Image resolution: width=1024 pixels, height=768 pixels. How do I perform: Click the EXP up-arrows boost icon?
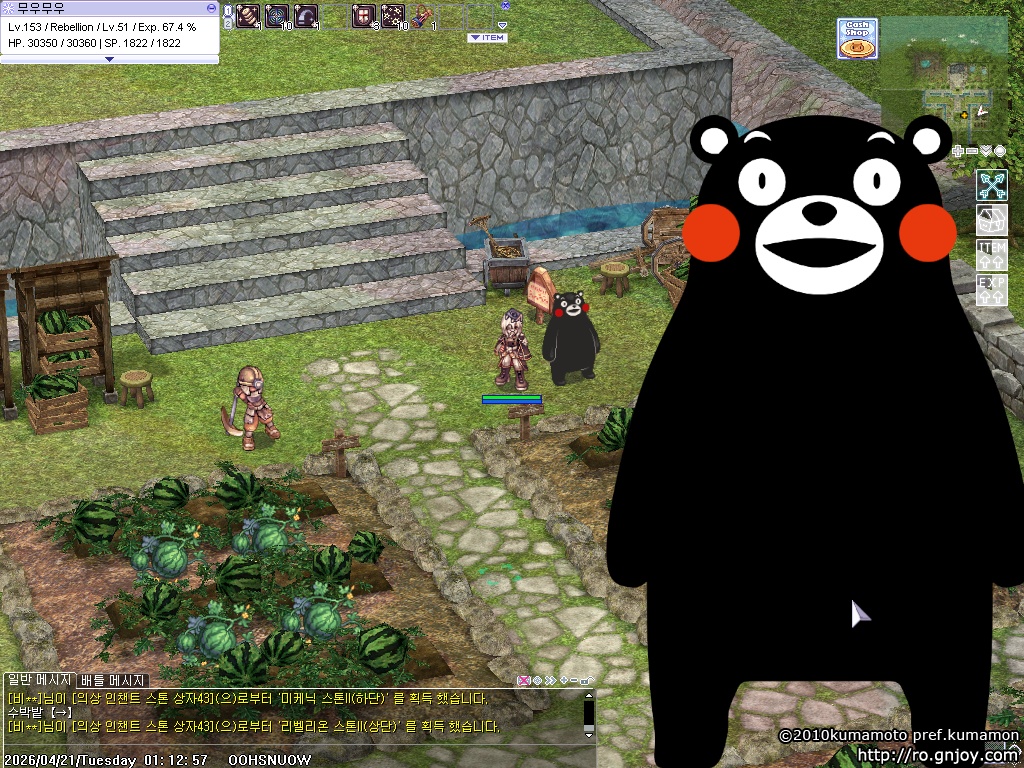tap(991, 289)
